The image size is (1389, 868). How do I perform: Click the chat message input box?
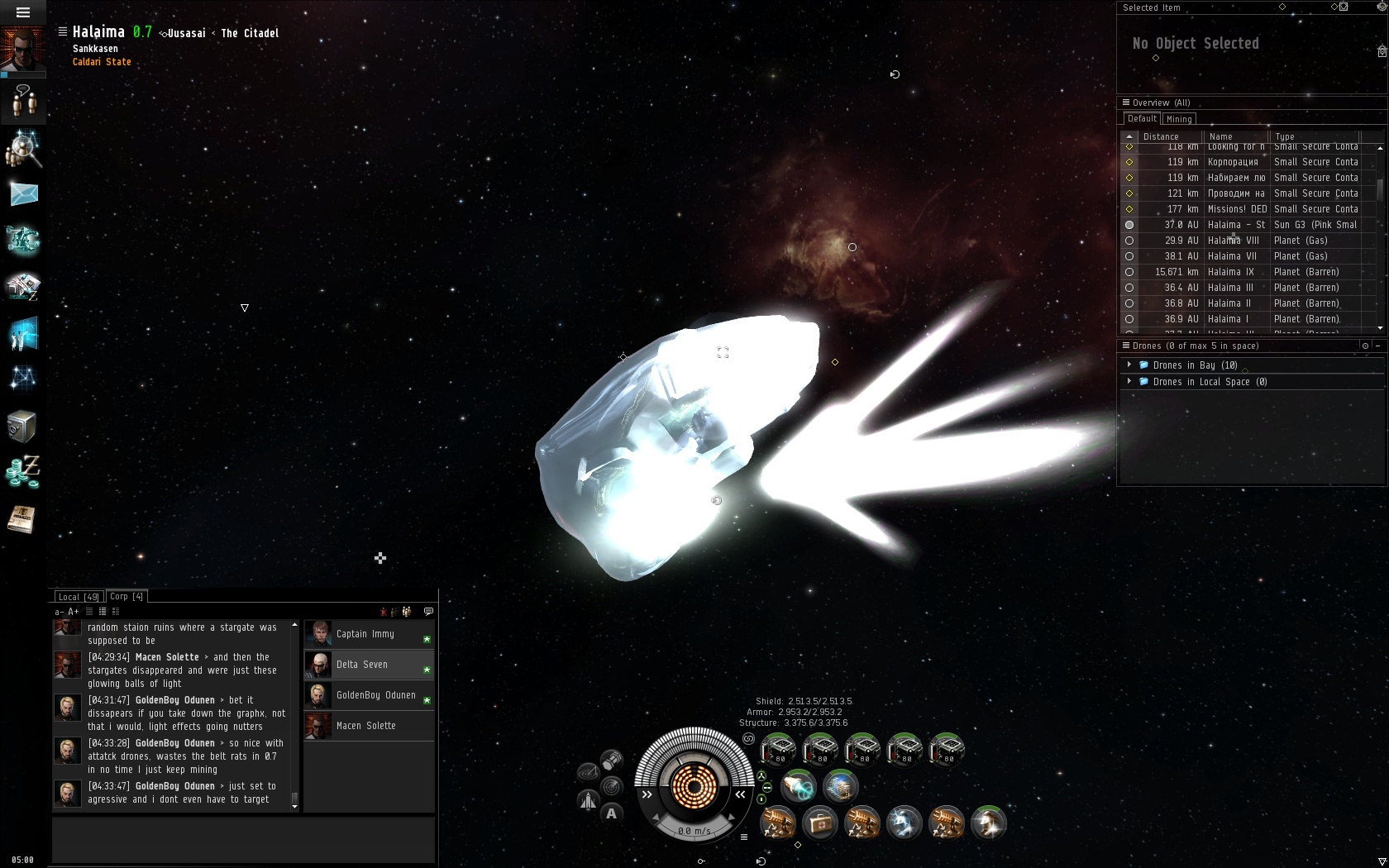[243, 839]
